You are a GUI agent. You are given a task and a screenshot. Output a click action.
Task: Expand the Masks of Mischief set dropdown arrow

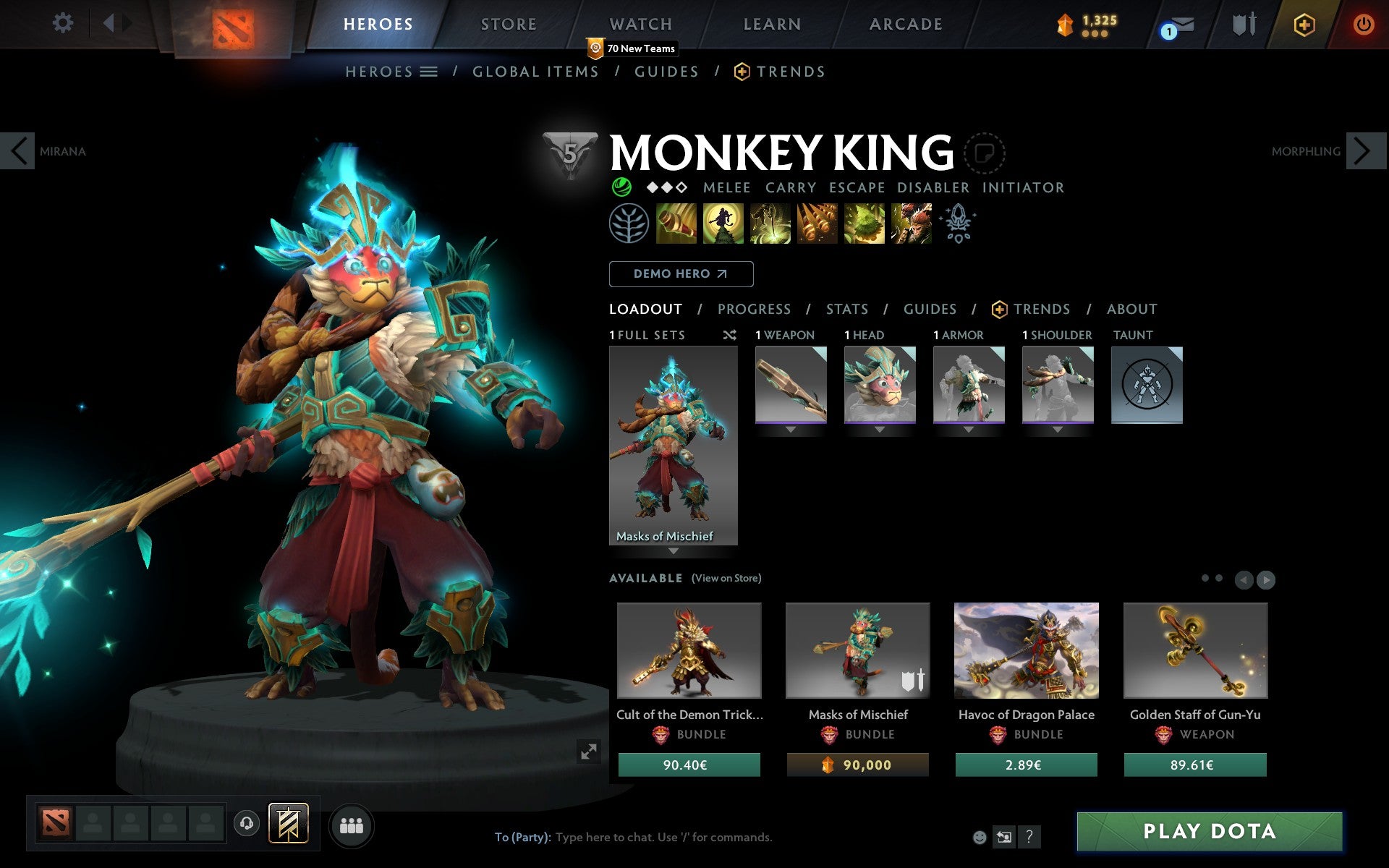(674, 550)
